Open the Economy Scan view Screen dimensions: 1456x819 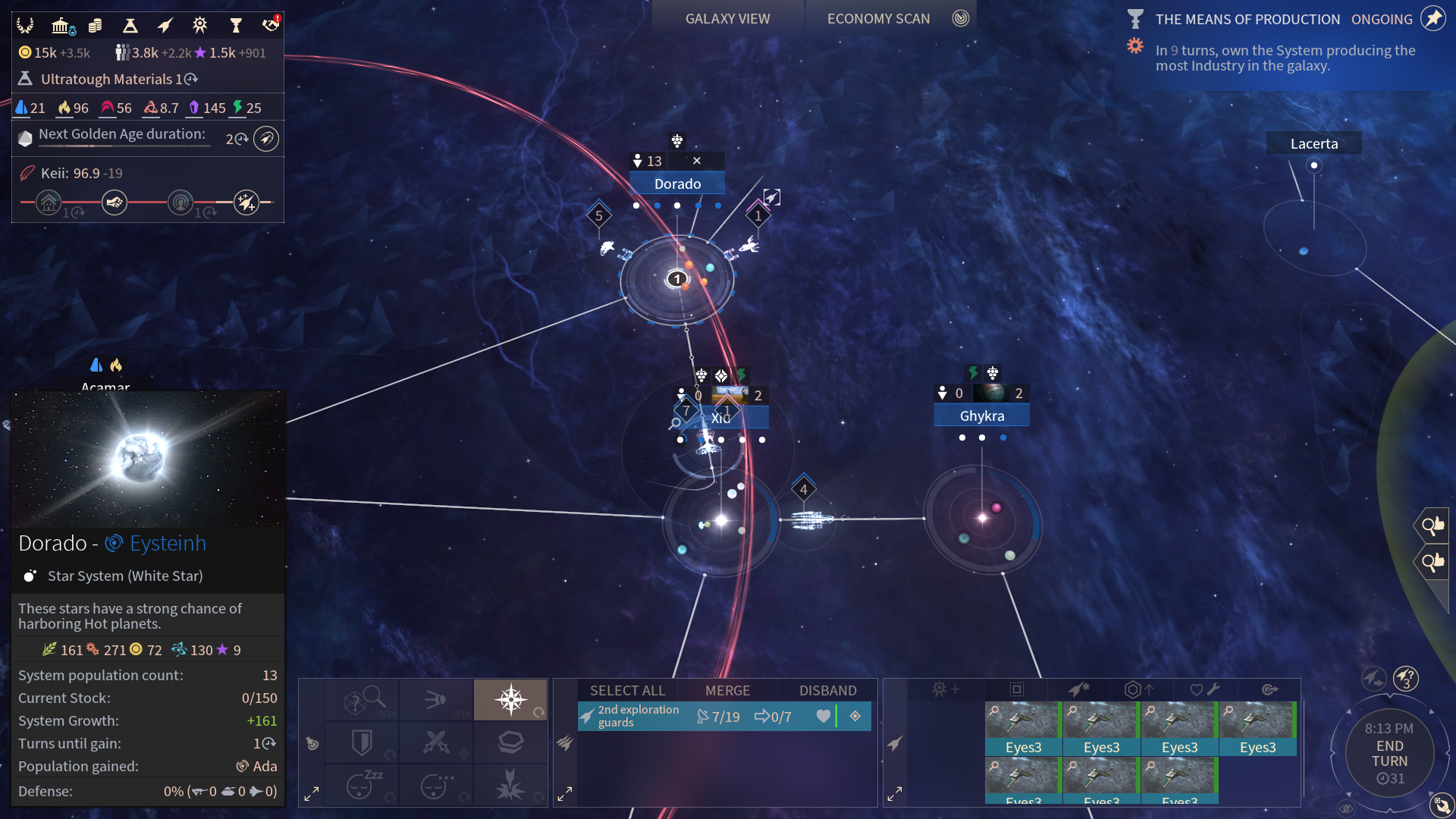(x=878, y=19)
